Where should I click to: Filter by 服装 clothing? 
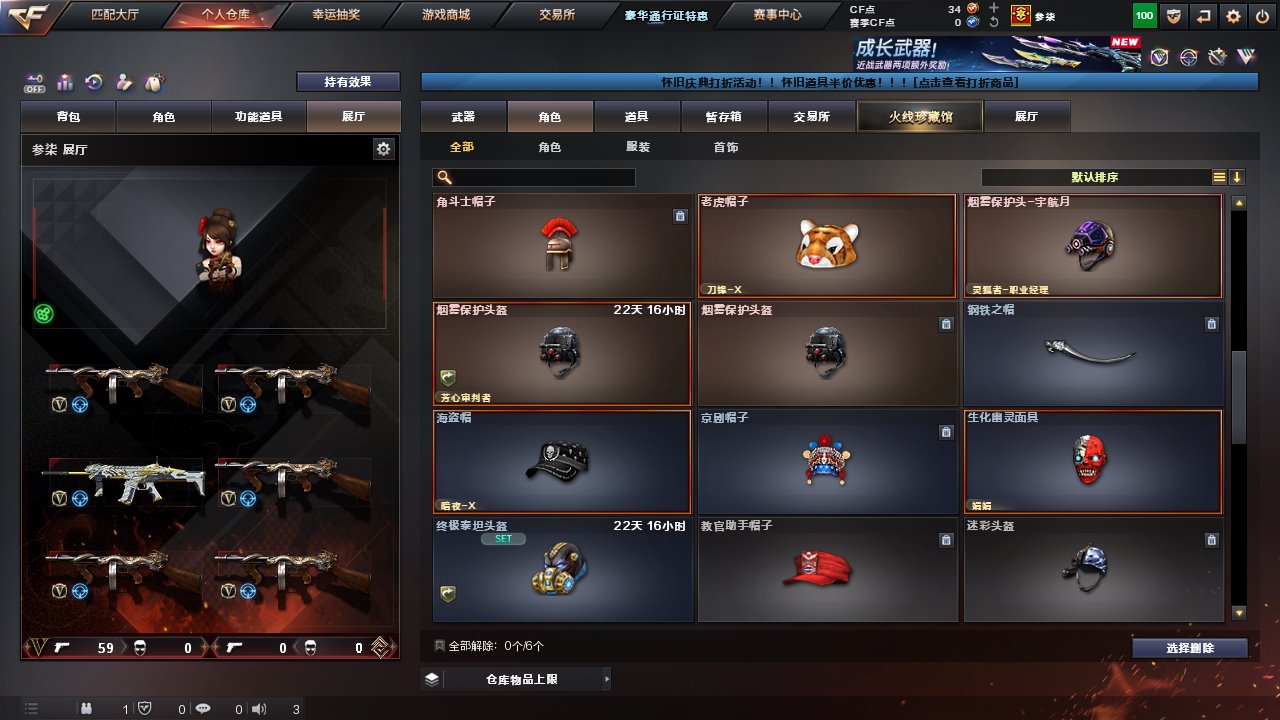[638, 147]
